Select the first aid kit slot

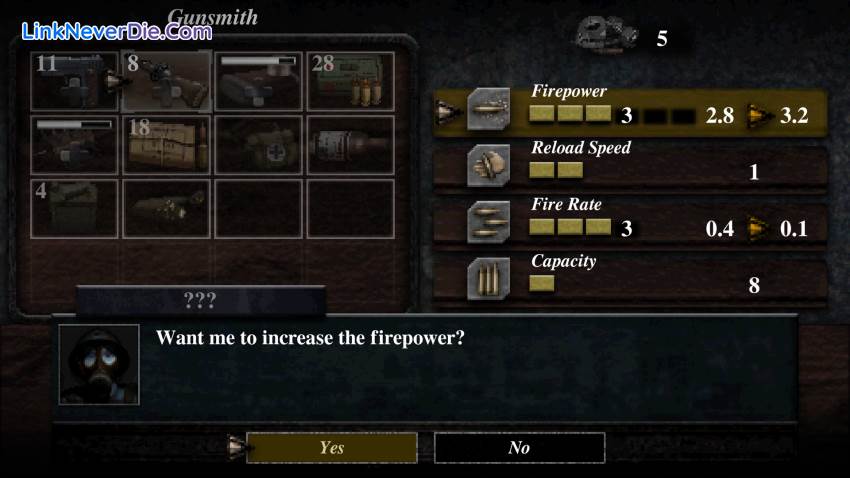pos(258,145)
